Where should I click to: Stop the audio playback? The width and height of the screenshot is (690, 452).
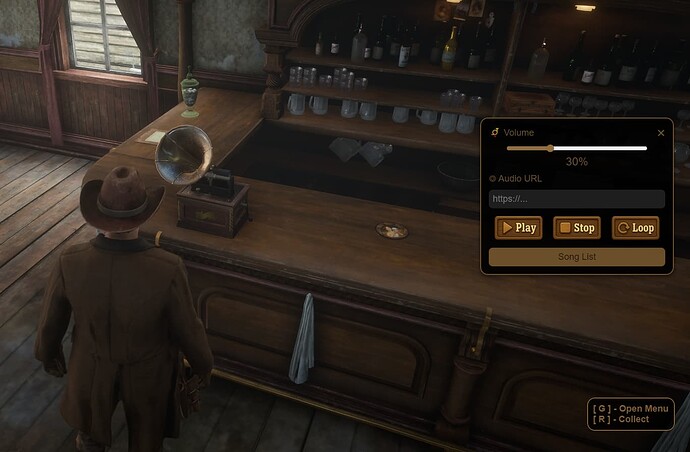coord(576,228)
